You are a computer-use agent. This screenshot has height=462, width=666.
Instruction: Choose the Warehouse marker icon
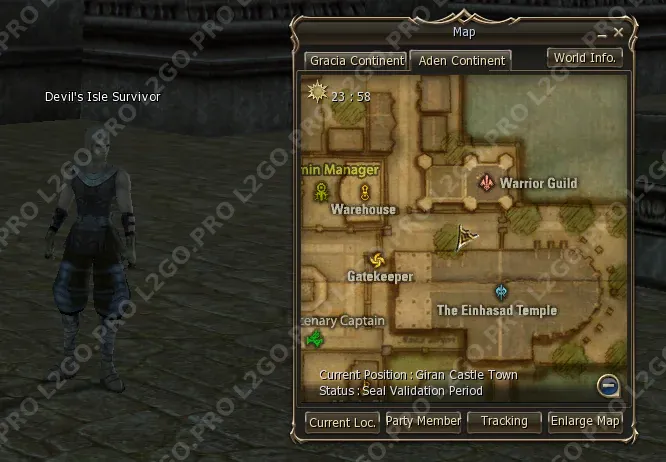point(365,191)
